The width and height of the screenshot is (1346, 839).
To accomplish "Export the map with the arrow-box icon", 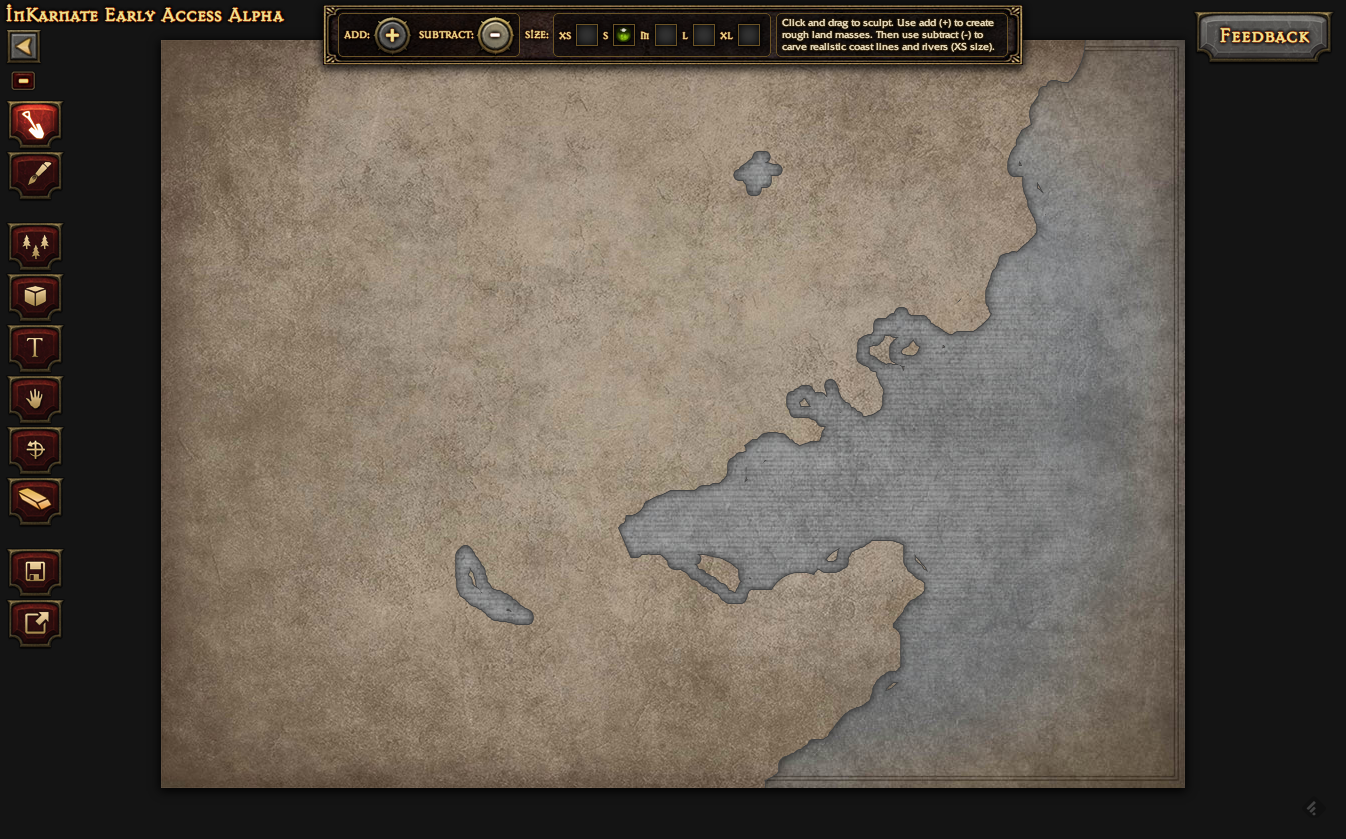I will [35, 622].
